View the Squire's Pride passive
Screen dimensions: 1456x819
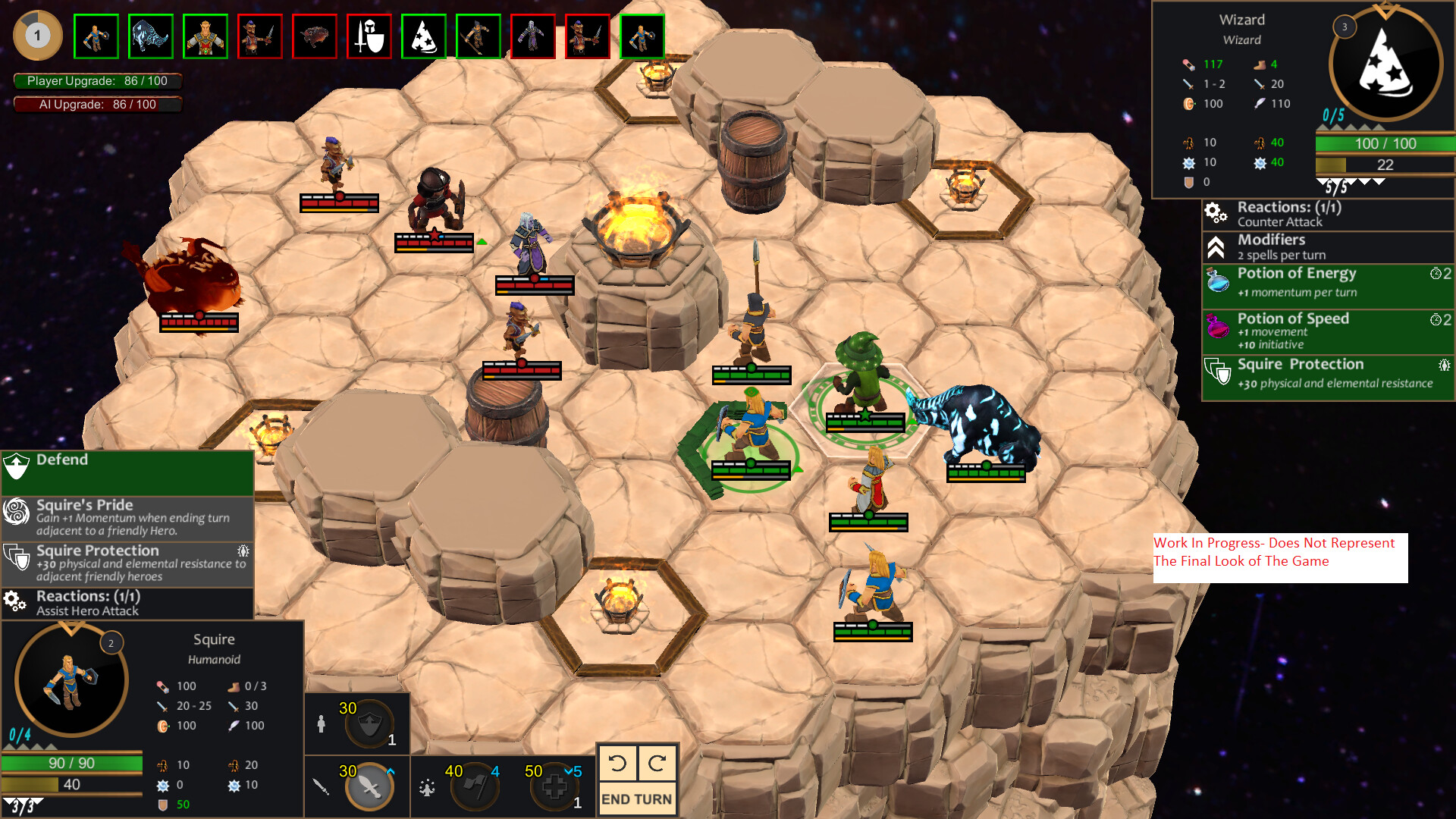click(x=127, y=518)
